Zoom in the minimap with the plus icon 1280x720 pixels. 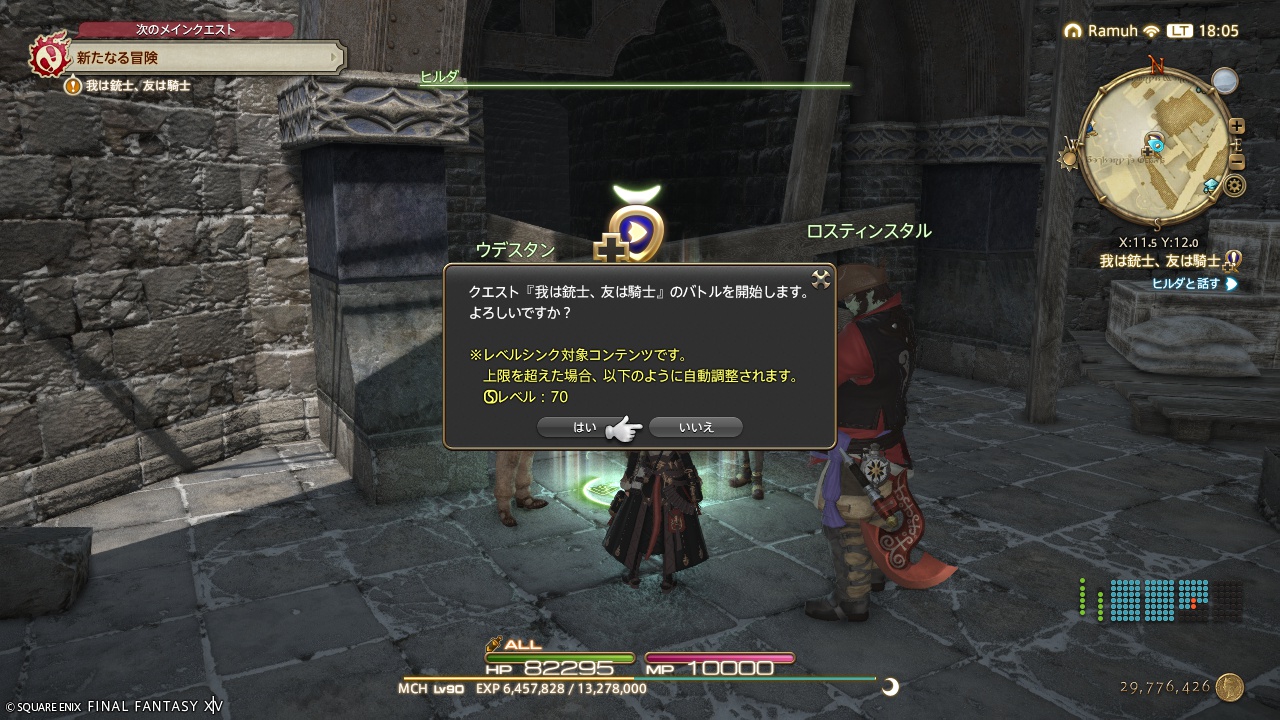(1236, 126)
